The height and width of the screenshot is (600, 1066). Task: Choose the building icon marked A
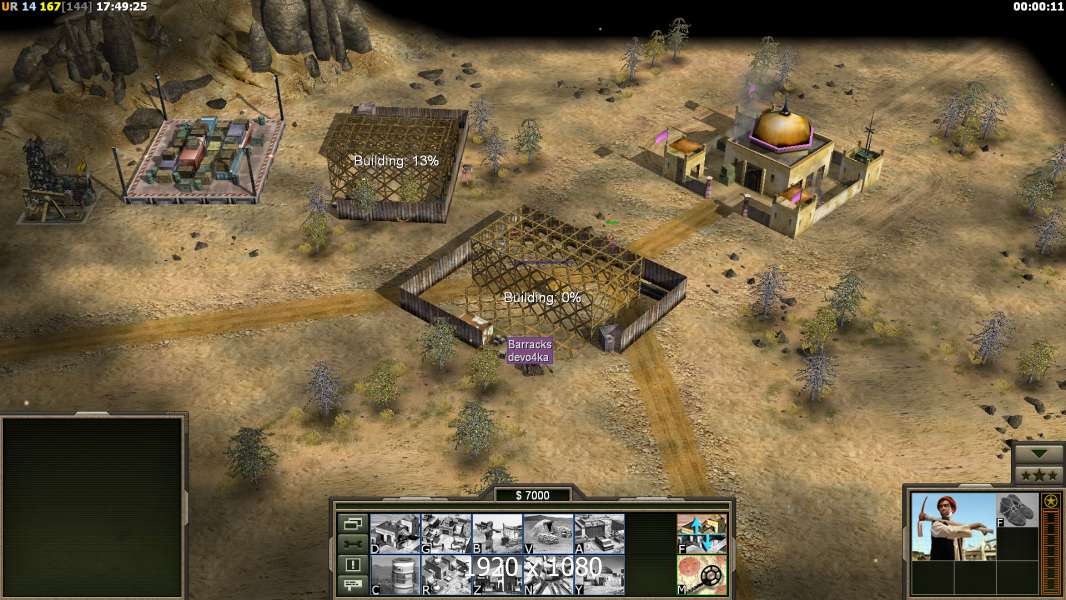[x=599, y=533]
